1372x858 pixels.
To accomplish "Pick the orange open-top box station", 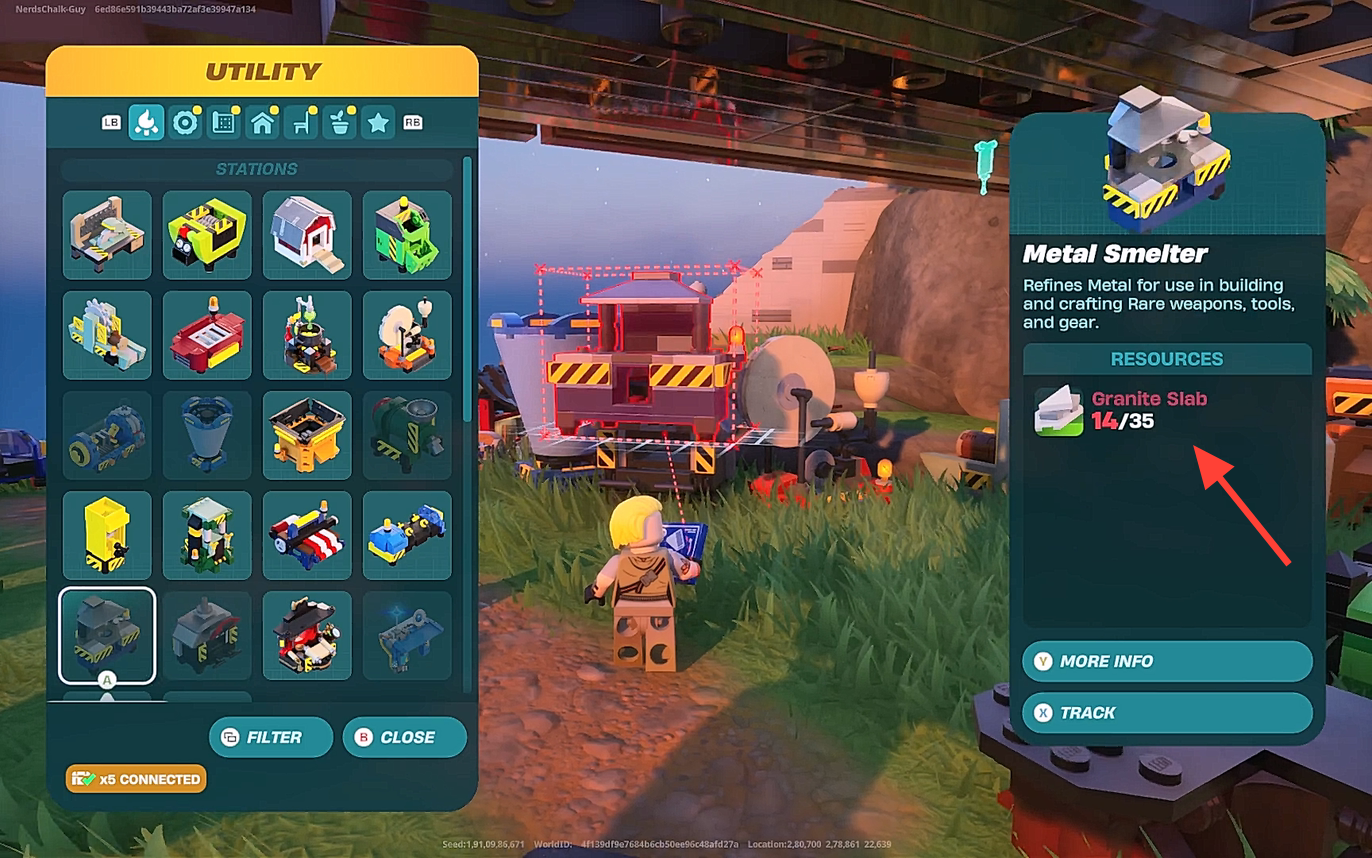I will pyautogui.click(x=307, y=435).
